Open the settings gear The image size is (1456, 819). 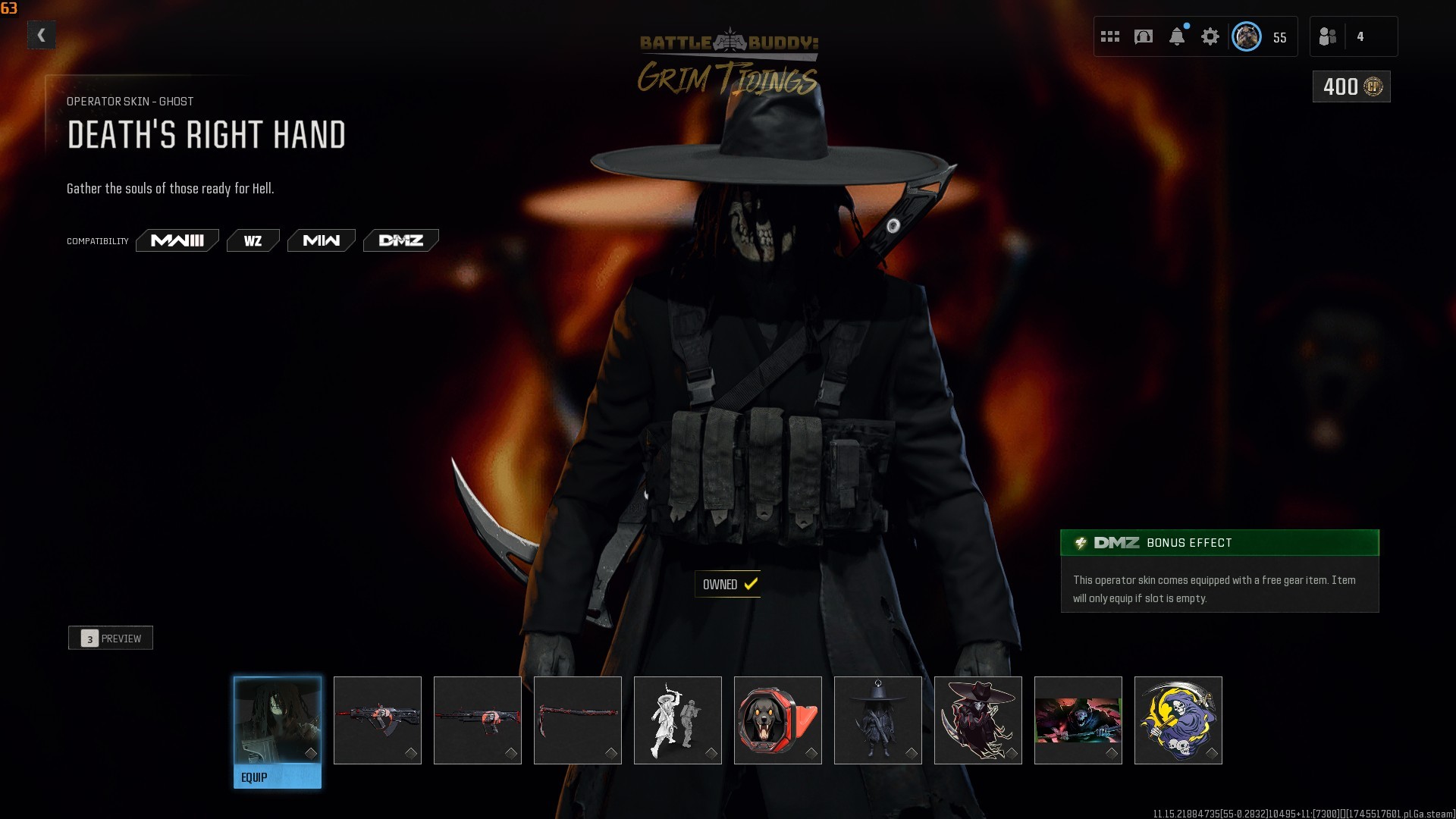[x=1210, y=36]
